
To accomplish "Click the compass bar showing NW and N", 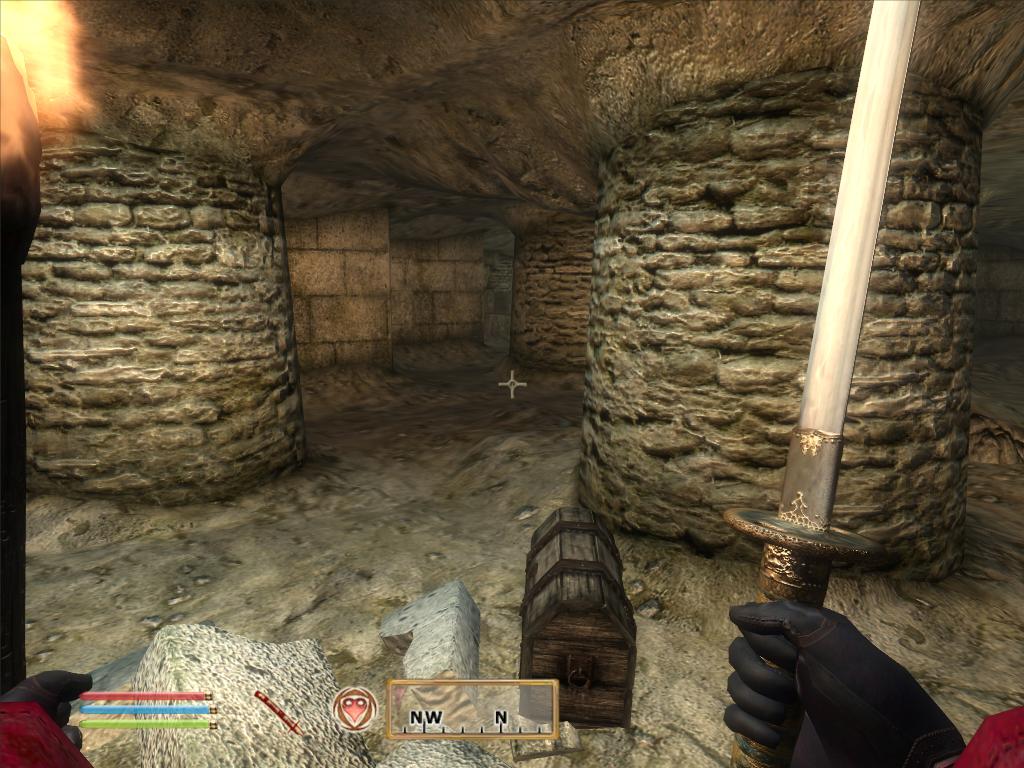I will 472,709.
